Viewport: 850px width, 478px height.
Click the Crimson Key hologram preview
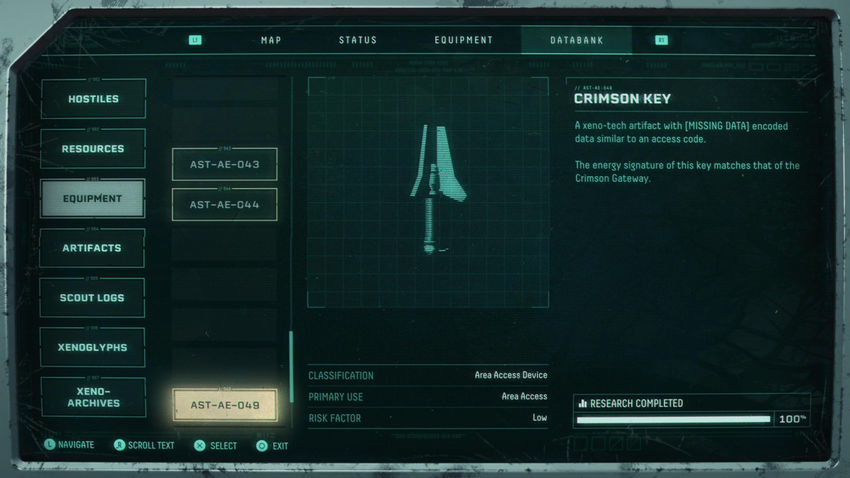tap(428, 192)
